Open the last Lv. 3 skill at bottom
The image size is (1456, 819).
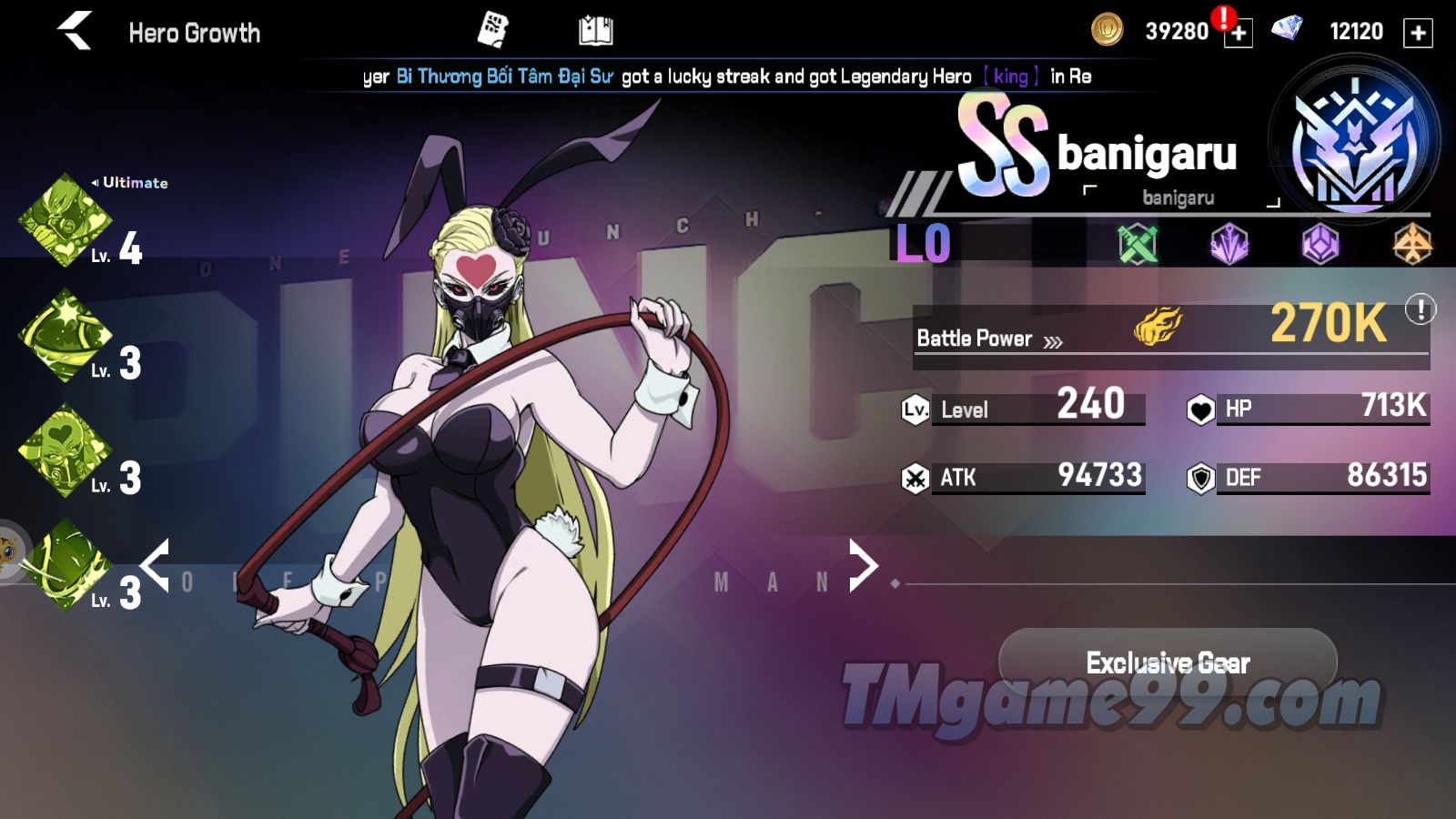pyautogui.click(x=65, y=565)
